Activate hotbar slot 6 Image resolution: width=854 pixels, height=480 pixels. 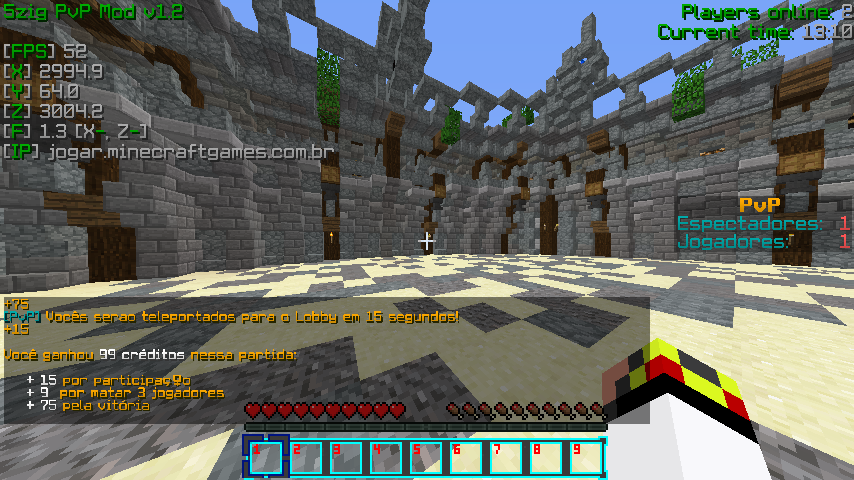point(466,457)
